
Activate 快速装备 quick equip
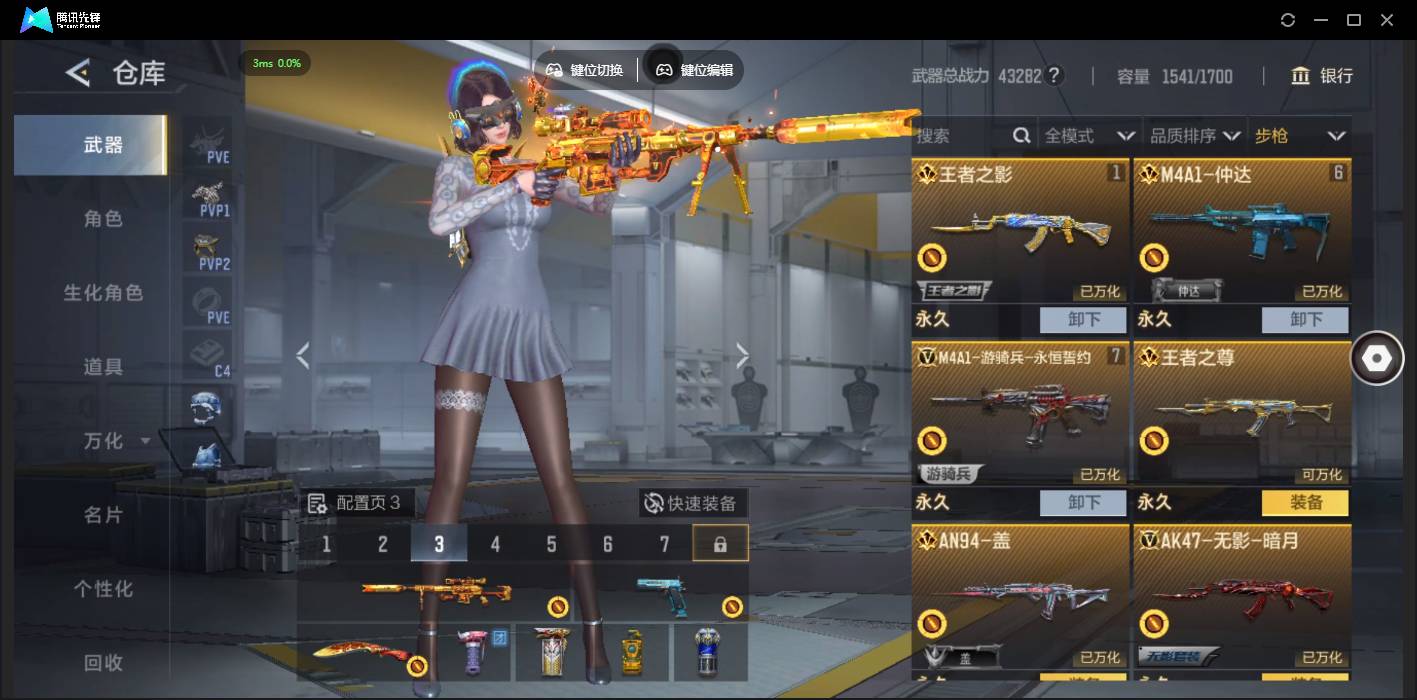(x=692, y=503)
